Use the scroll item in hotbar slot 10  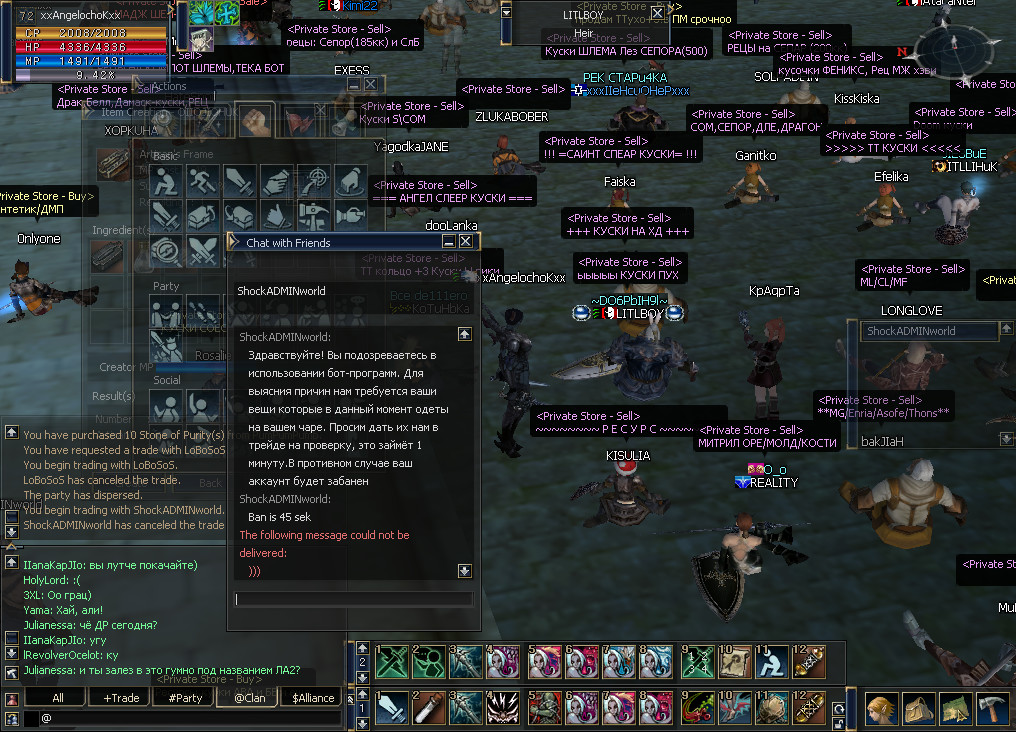click(733, 661)
